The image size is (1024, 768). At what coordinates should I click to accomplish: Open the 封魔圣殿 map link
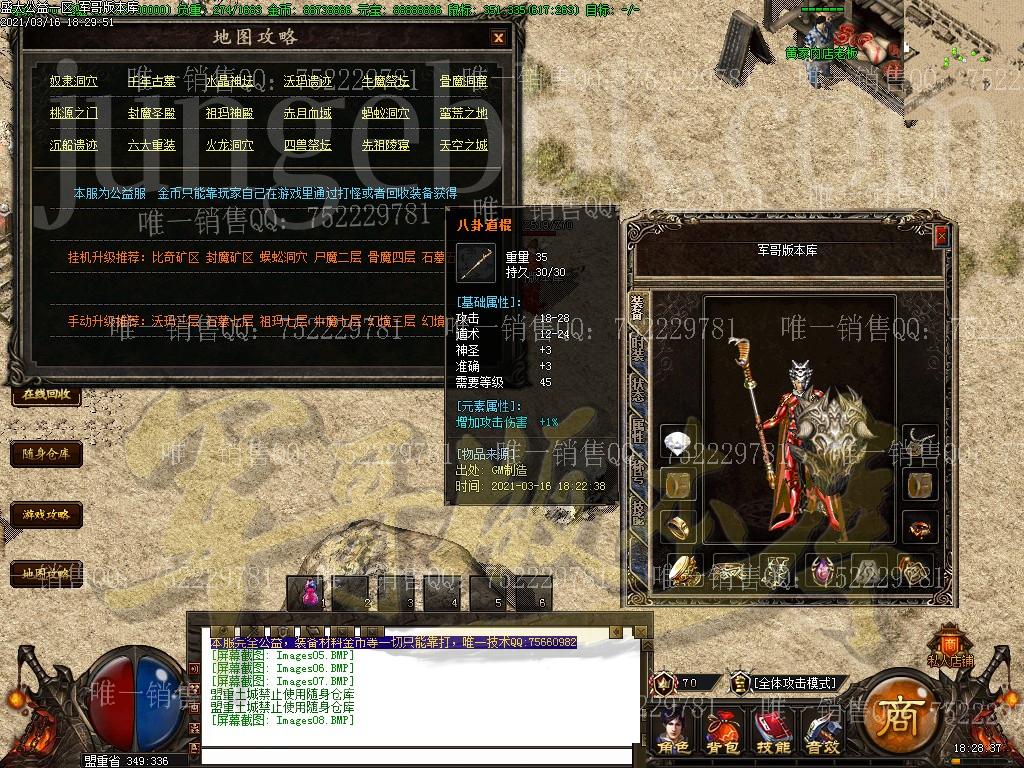click(x=152, y=113)
